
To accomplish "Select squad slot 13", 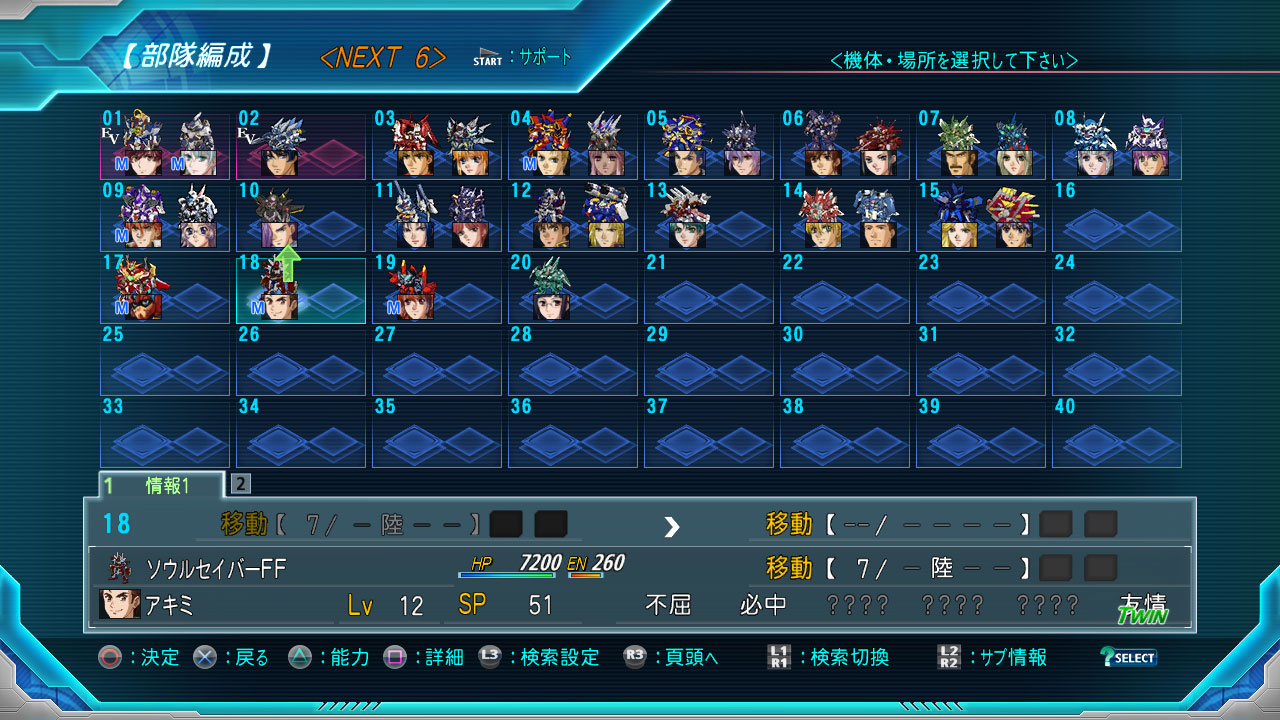I will pos(709,218).
